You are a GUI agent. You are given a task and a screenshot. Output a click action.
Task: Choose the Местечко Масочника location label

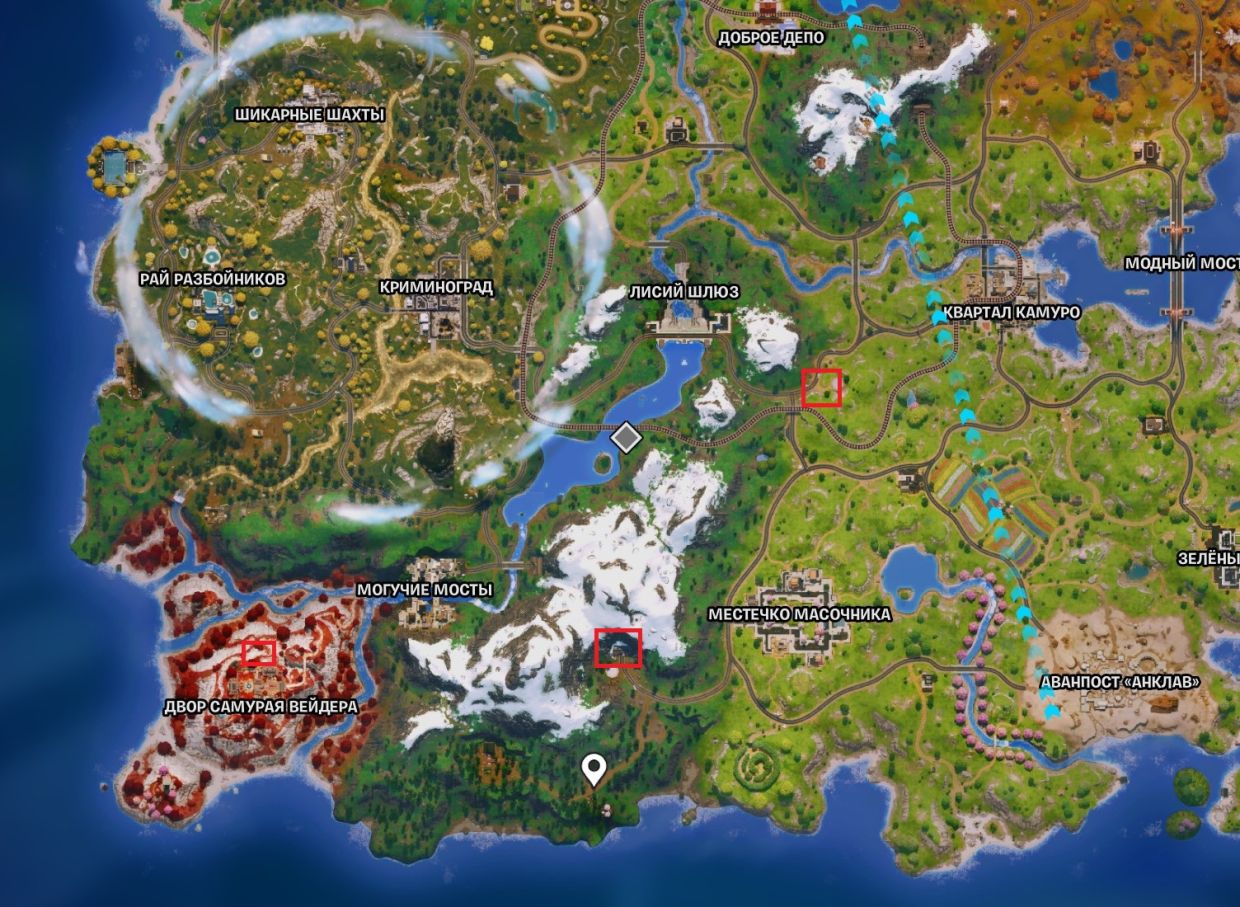[799, 614]
